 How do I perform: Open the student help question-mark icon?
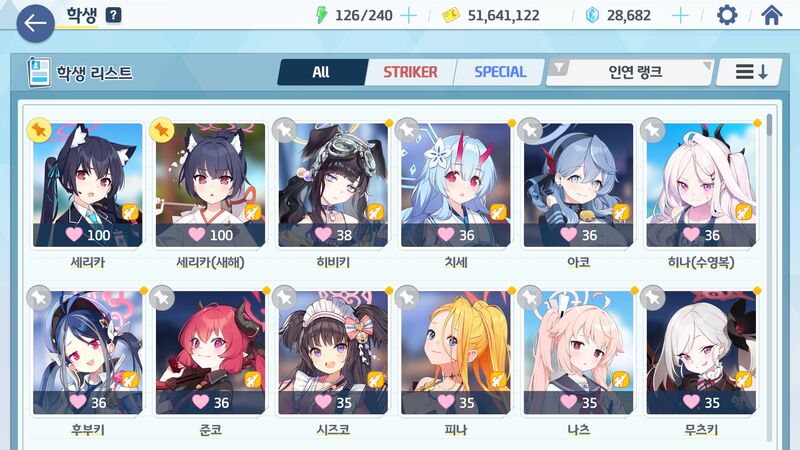(113, 15)
